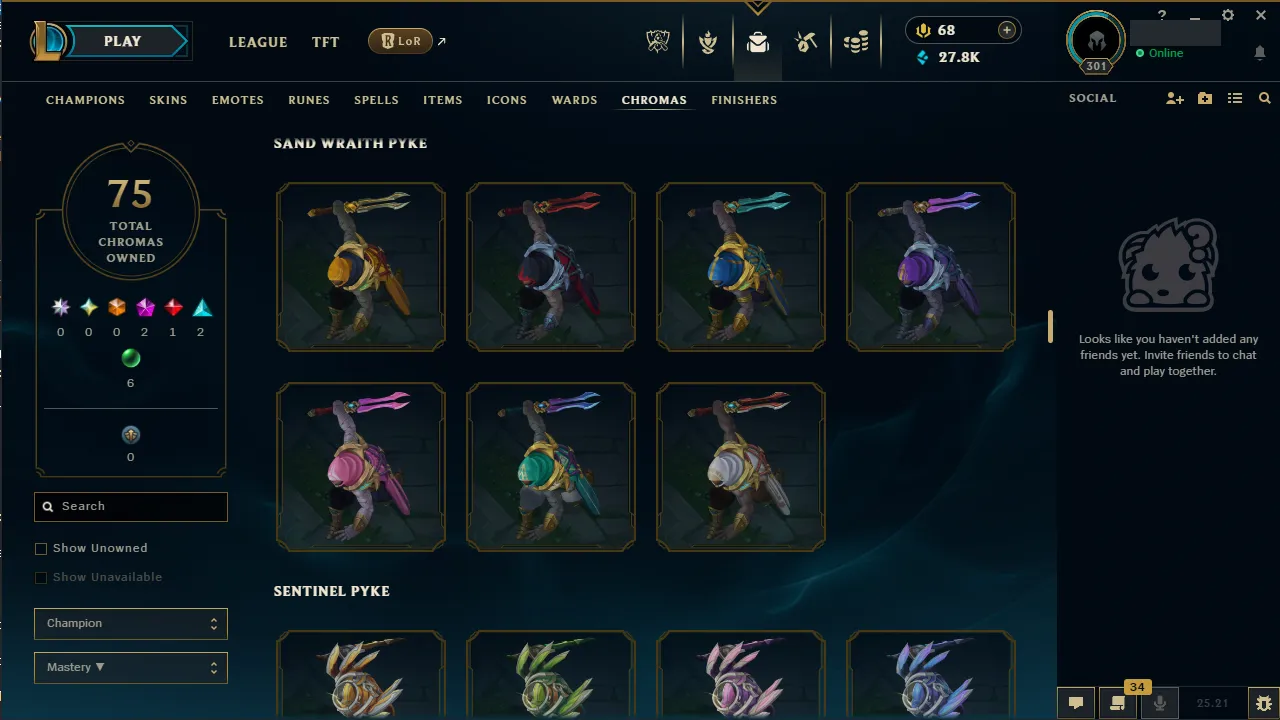Open the Store with the coins icon
Viewport: 1280px width, 720px height.
[x=856, y=41]
